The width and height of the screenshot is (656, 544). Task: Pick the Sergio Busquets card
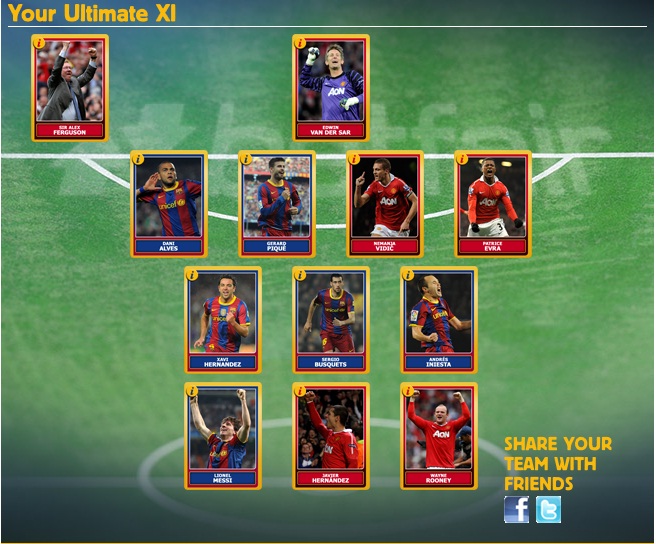pyautogui.click(x=331, y=320)
